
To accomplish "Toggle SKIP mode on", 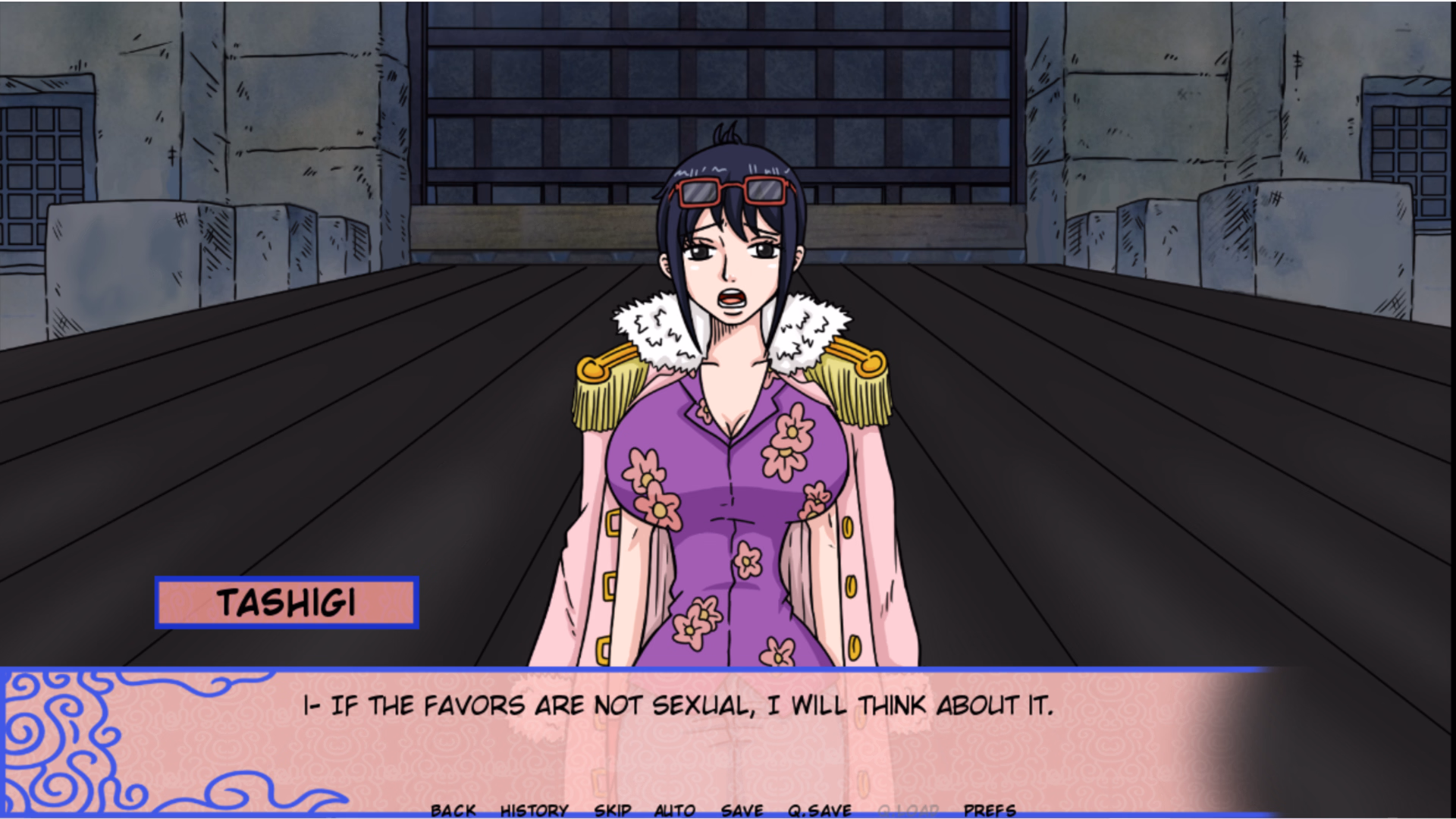I will 613,809.
